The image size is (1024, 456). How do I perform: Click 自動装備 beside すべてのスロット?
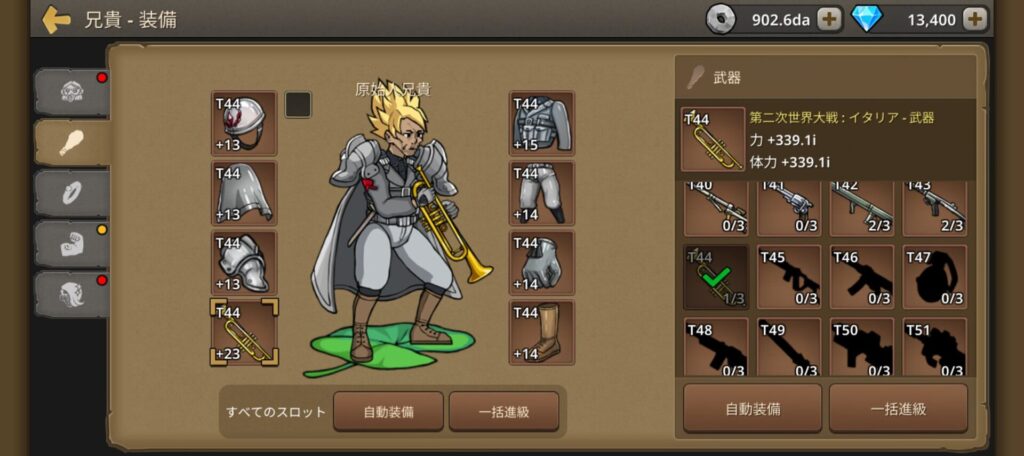click(x=388, y=411)
